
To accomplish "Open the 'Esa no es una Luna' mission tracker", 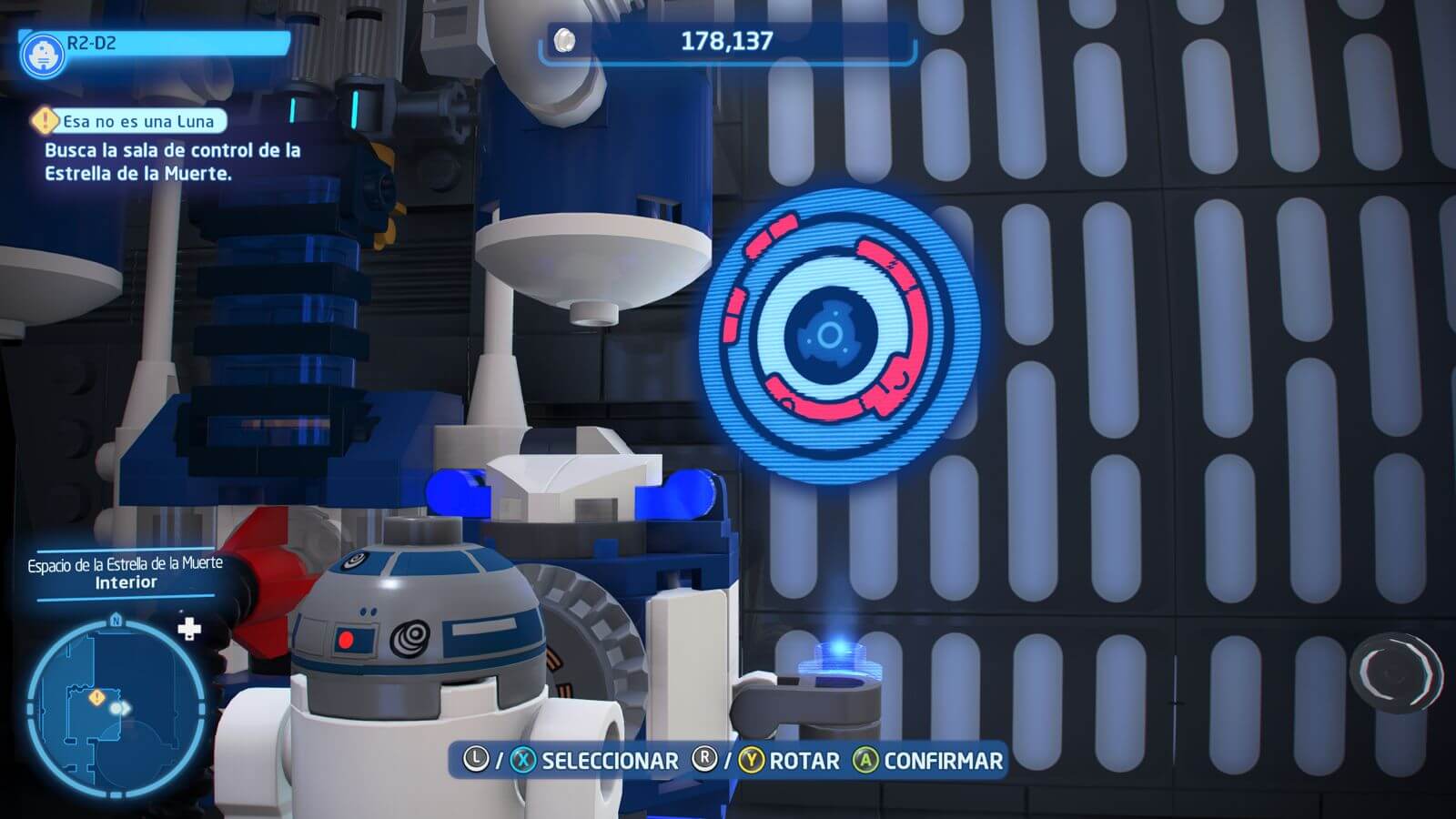I will pyautogui.click(x=136, y=121).
